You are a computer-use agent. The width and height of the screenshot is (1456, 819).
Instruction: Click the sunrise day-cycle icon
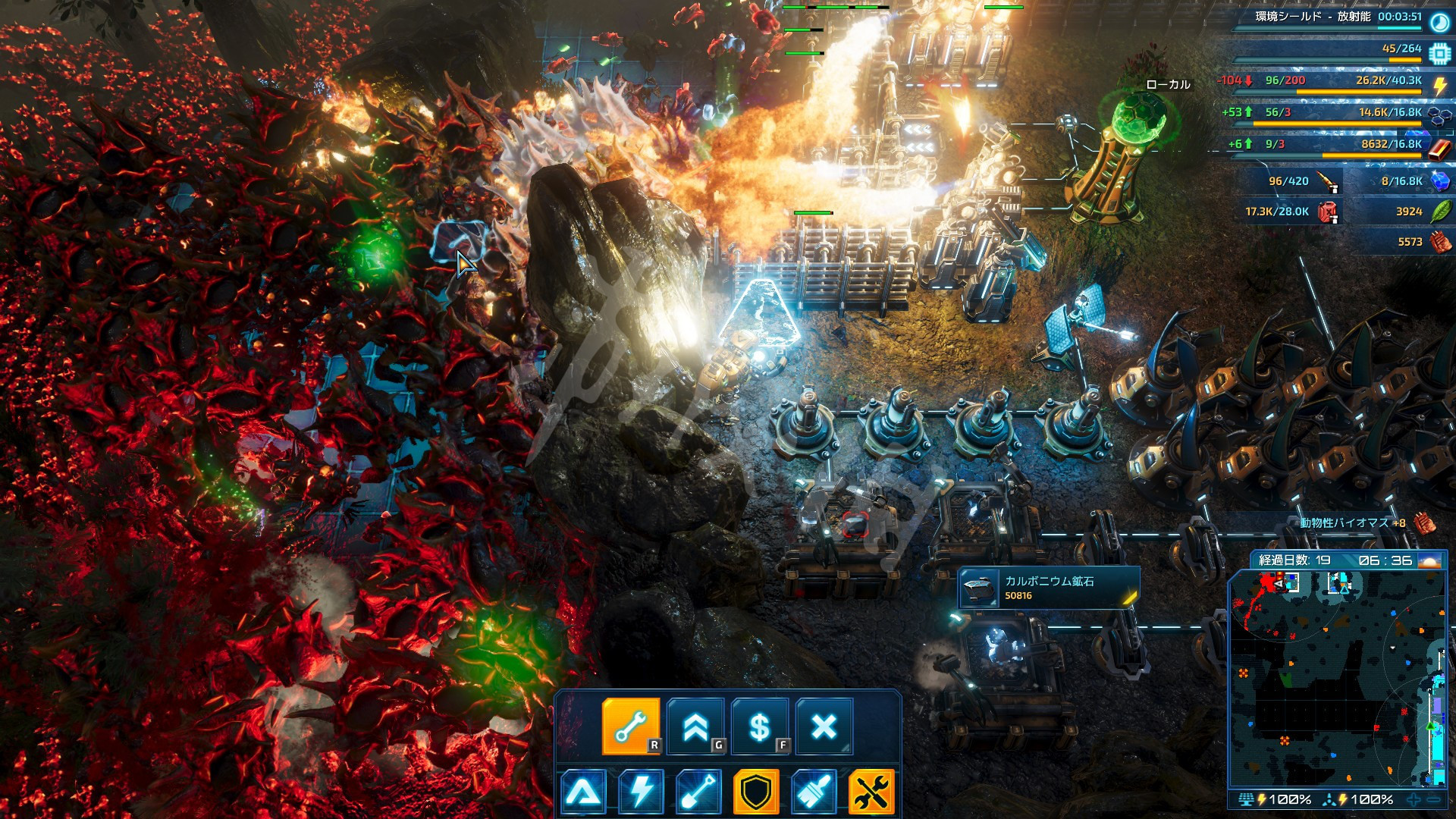click(1429, 560)
